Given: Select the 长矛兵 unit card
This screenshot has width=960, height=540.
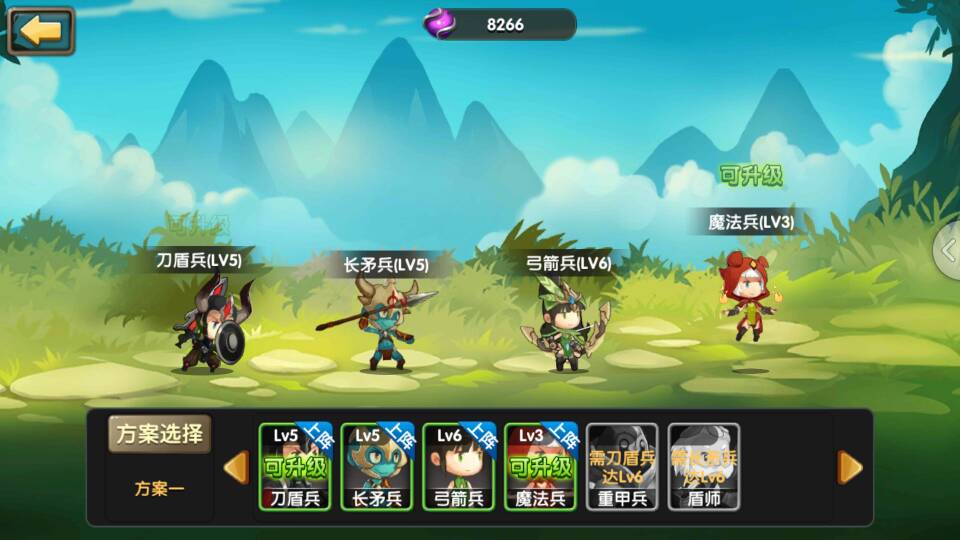Looking at the screenshot, I should point(377,466).
